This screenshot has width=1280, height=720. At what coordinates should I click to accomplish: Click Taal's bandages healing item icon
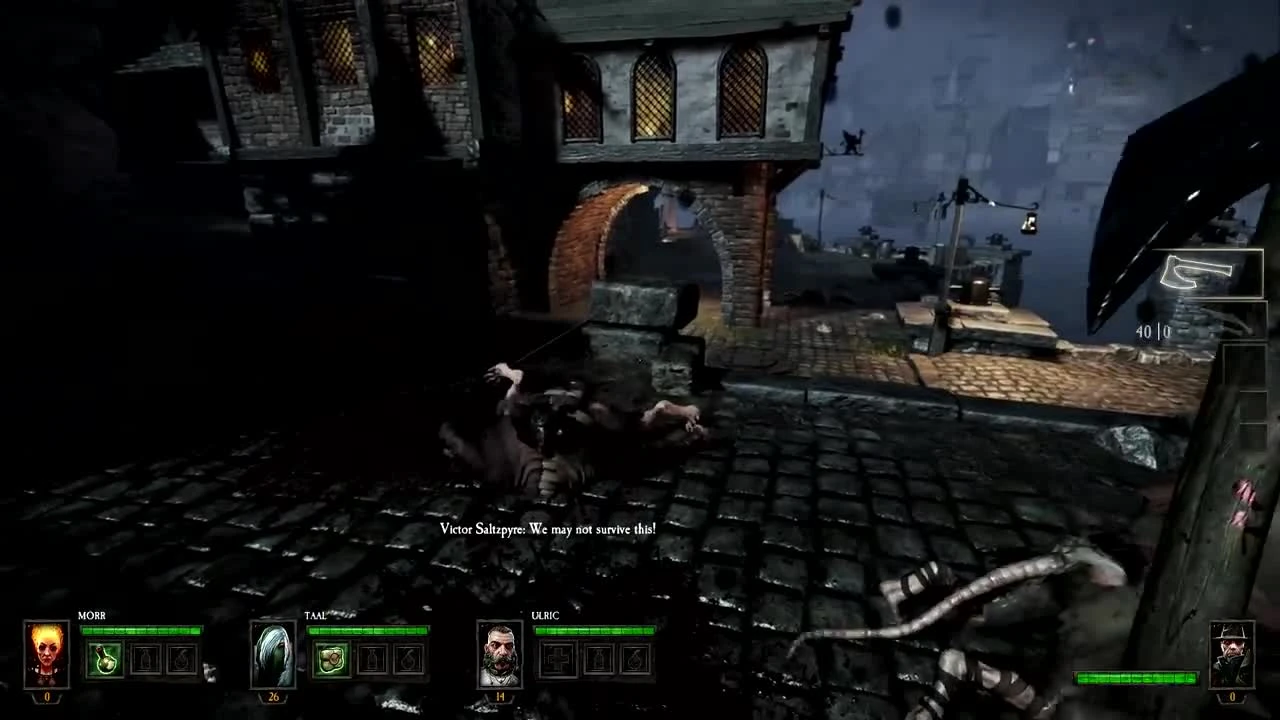tap(332, 657)
